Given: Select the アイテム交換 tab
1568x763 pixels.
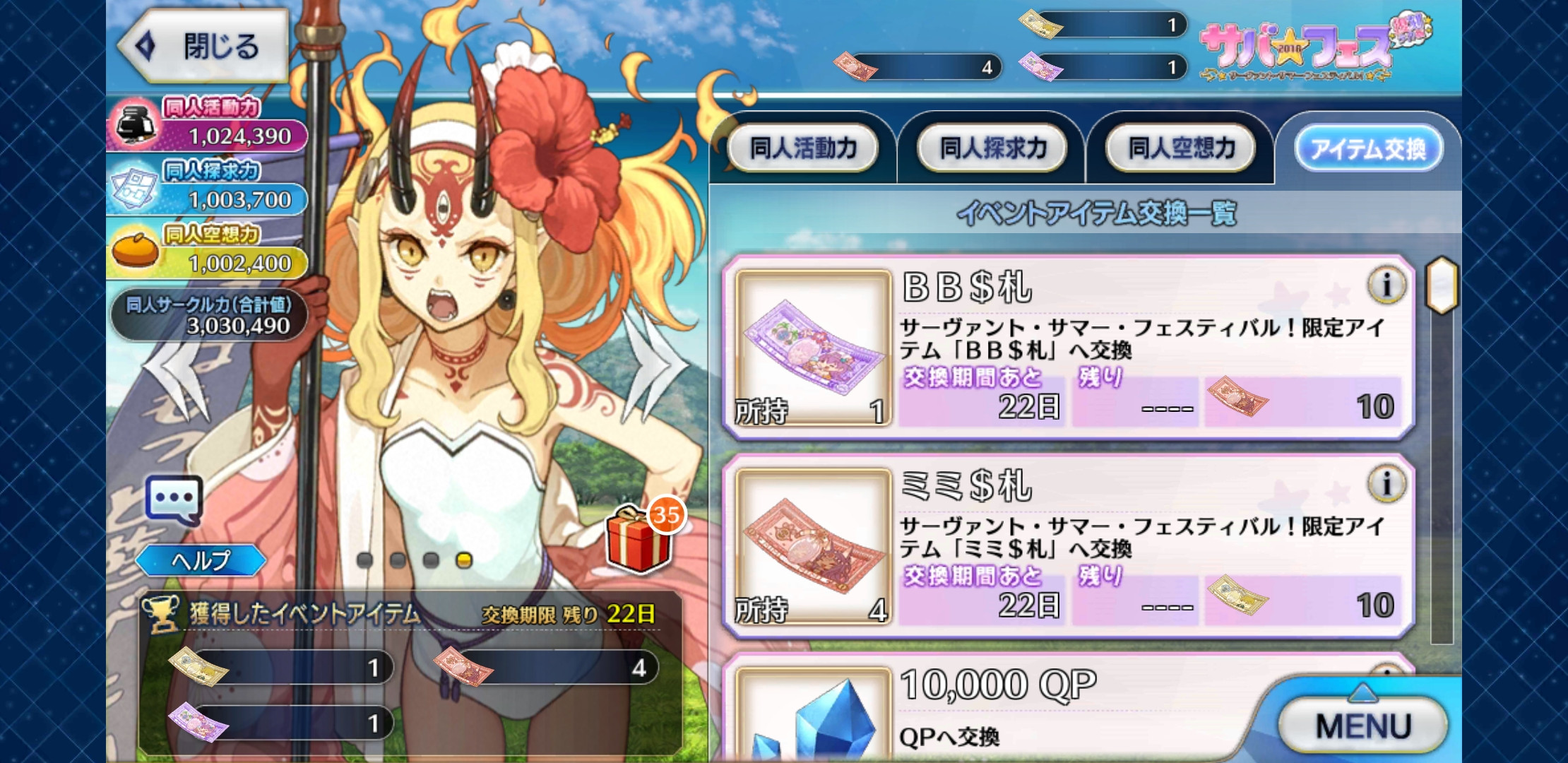Looking at the screenshot, I should tap(1368, 148).
